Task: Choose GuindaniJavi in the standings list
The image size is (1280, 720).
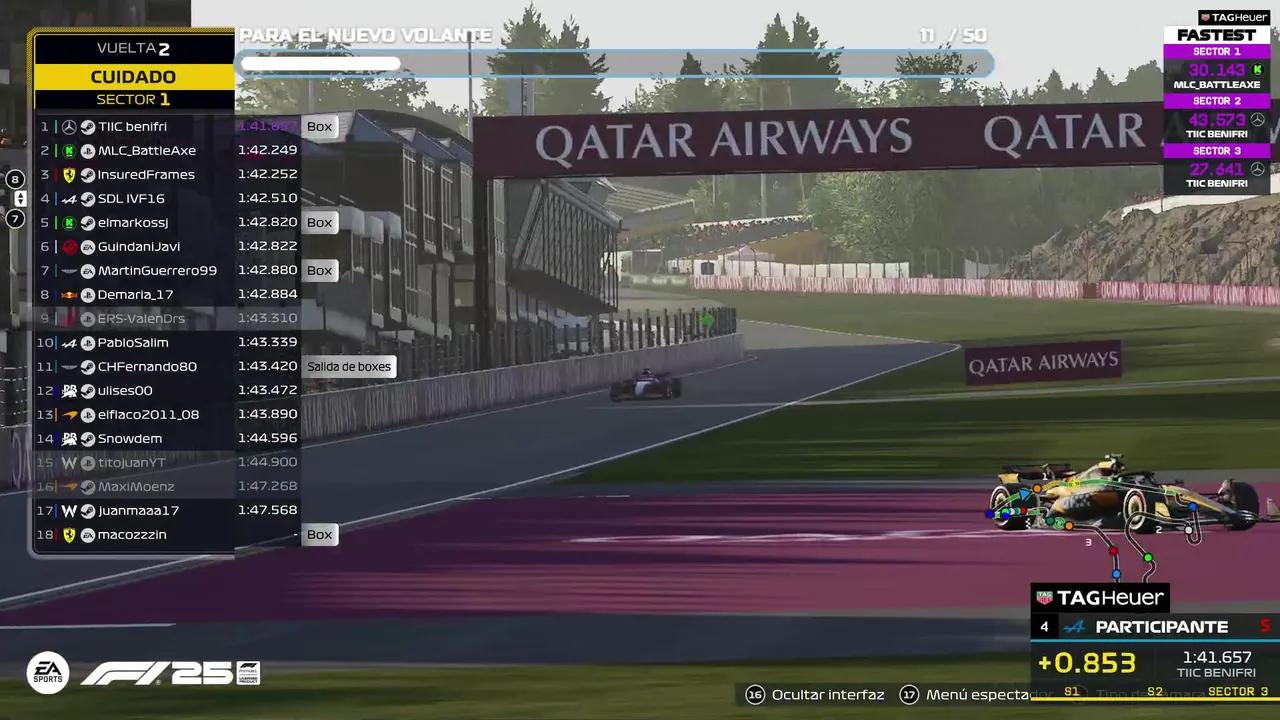Action: pos(139,247)
